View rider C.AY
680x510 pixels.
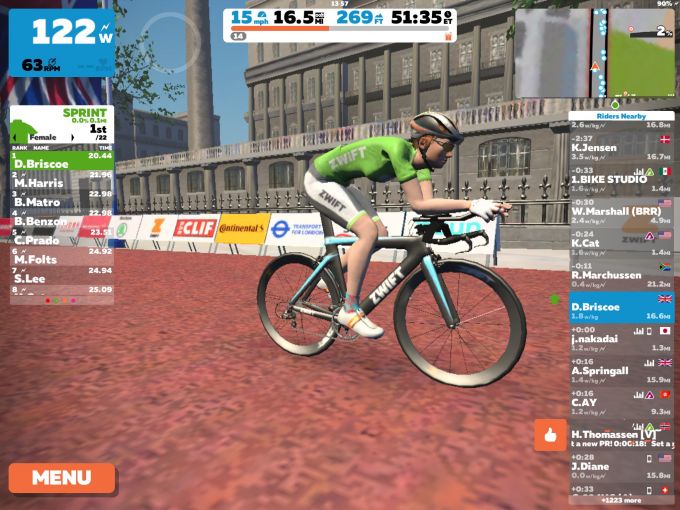tap(620, 402)
